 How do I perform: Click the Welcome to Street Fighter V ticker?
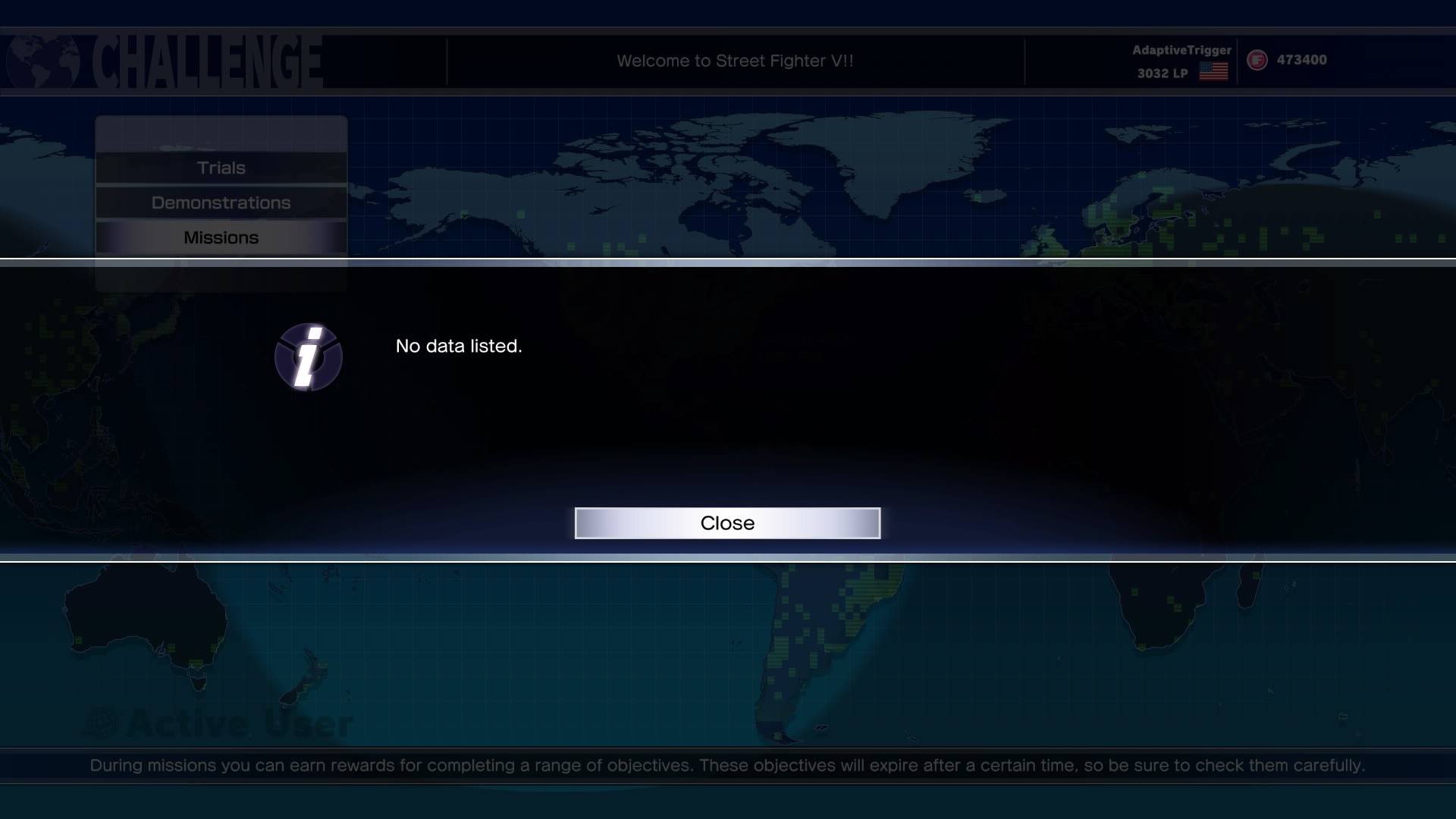click(736, 61)
